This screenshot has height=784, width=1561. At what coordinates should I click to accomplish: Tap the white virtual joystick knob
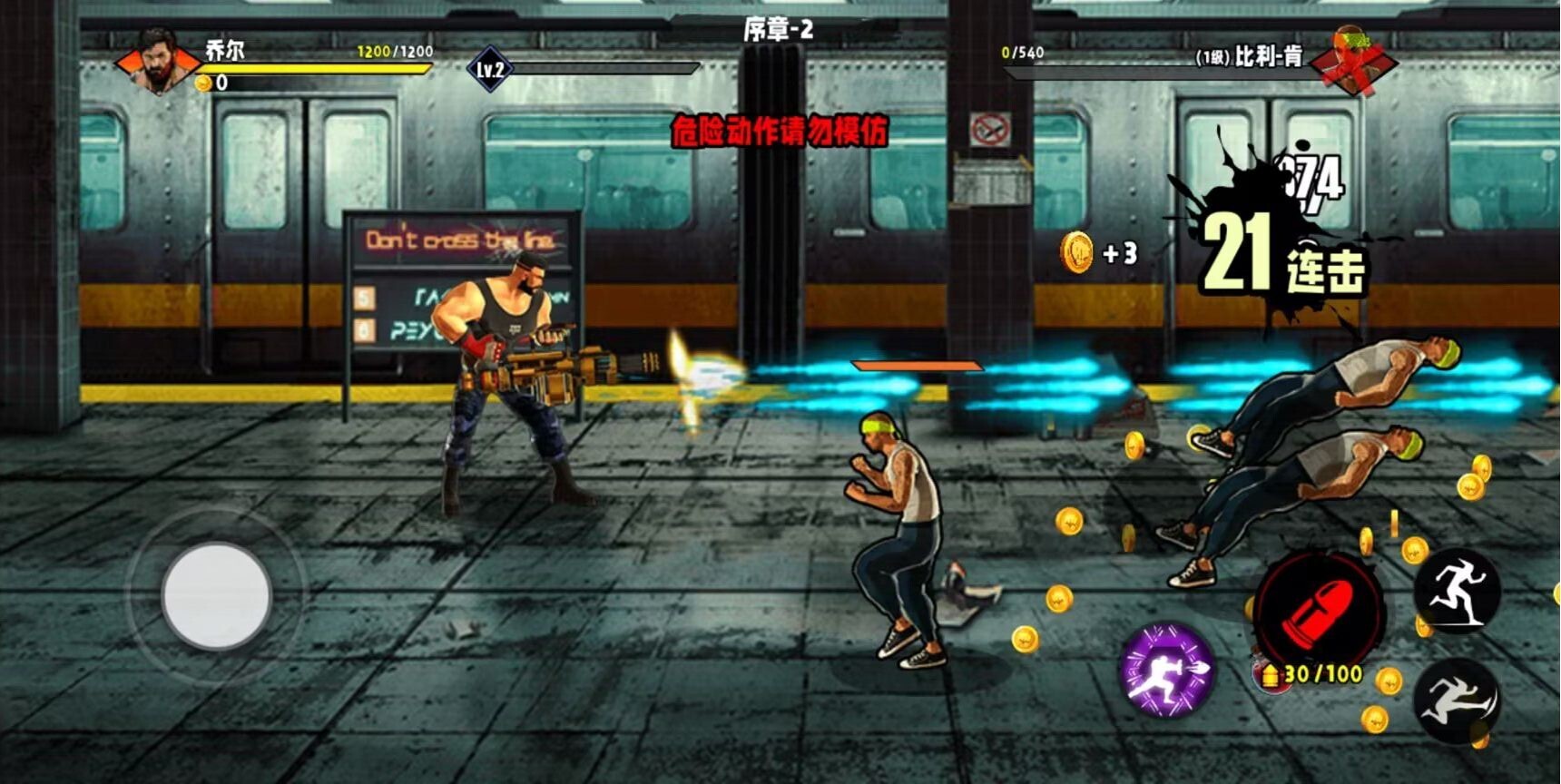216,595
